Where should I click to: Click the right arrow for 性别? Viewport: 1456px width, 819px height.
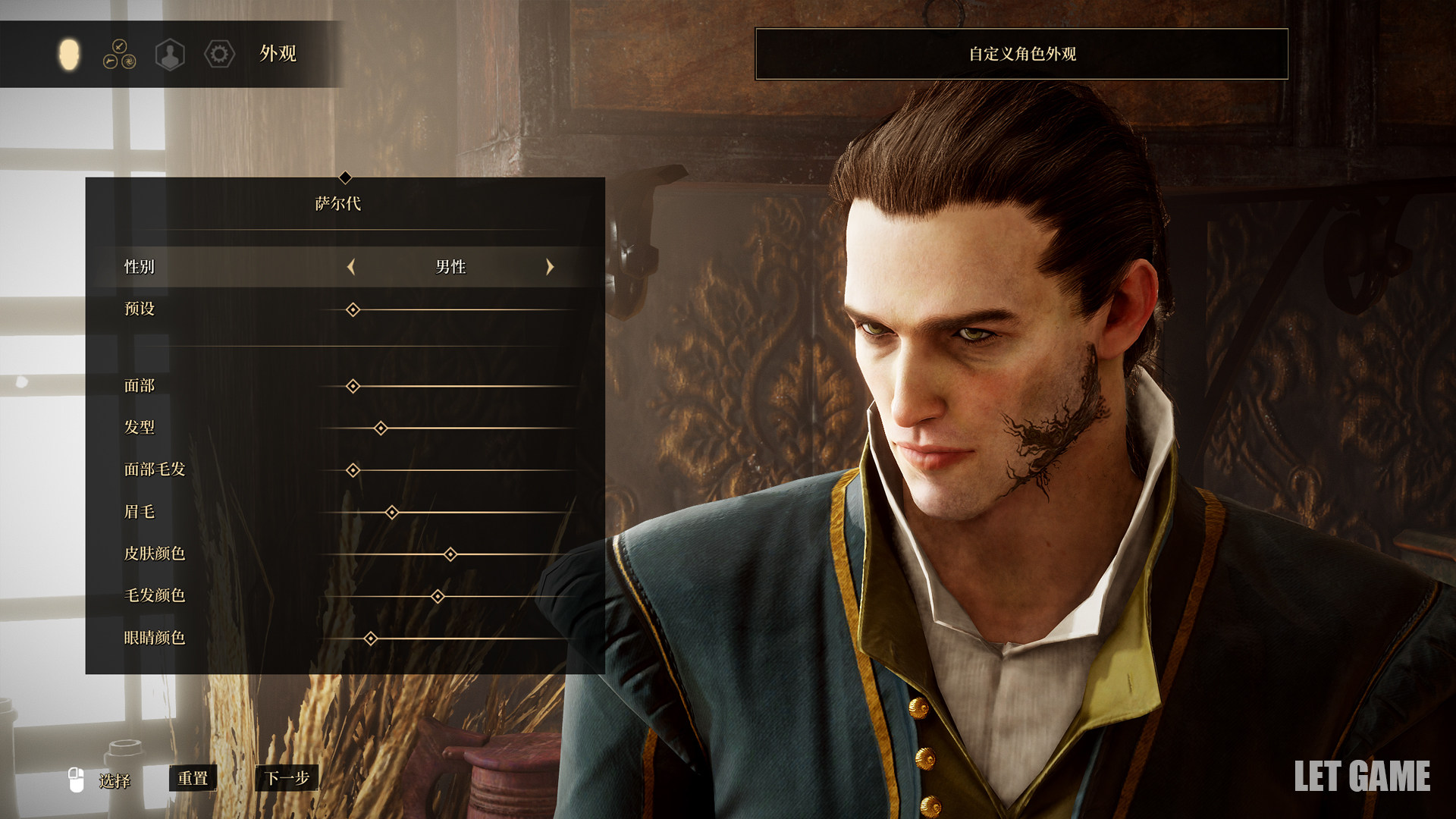click(x=550, y=267)
